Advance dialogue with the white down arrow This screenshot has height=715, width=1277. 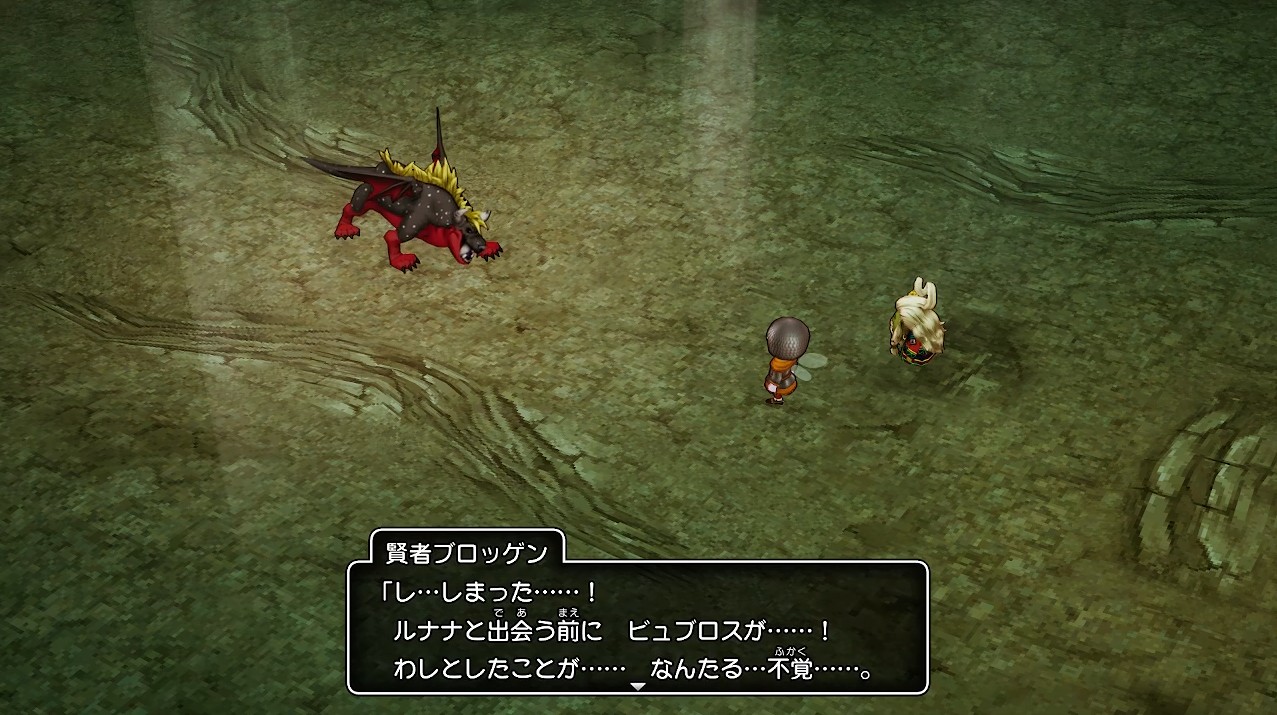[x=638, y=686]
